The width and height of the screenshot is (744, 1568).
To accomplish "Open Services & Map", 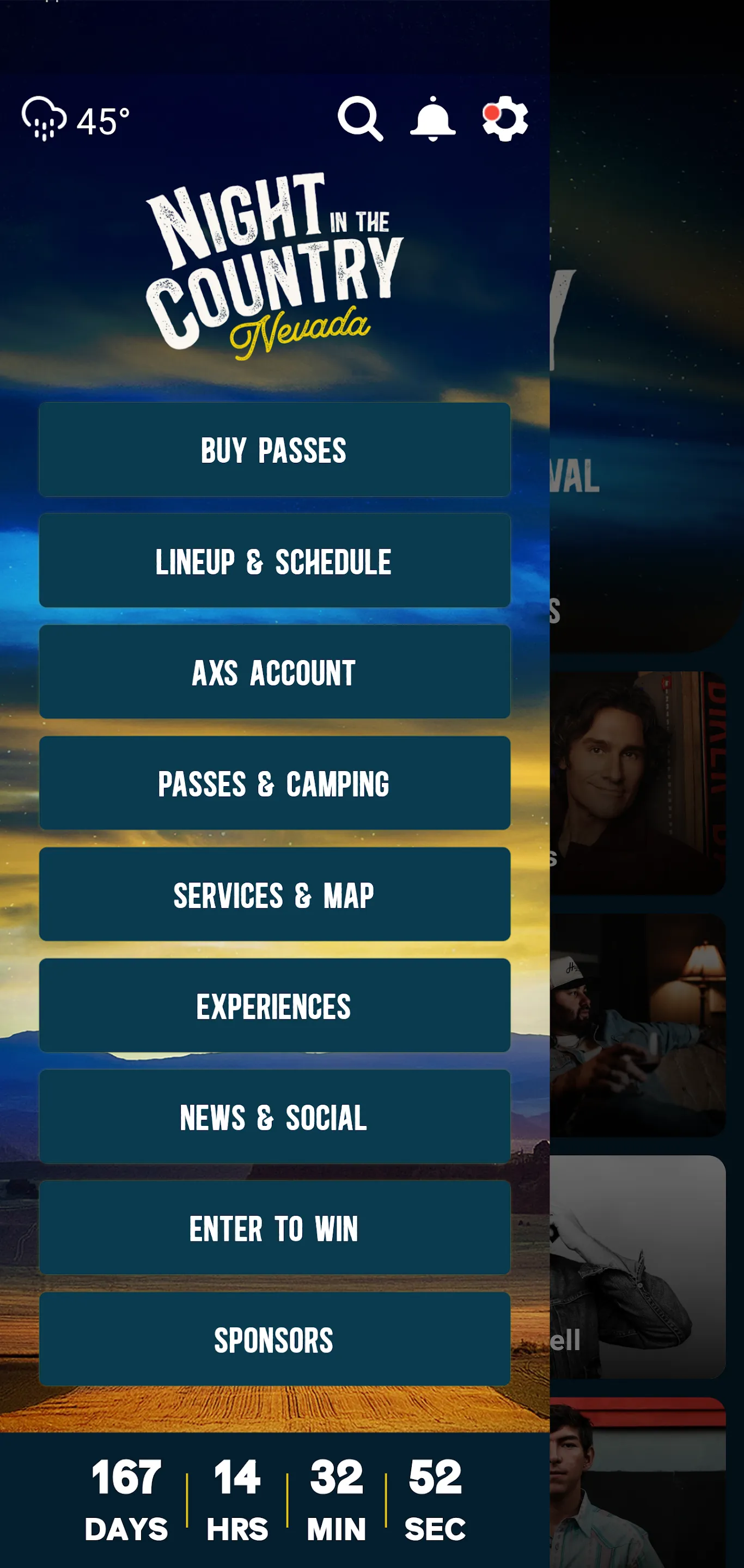I will [274, 895].
